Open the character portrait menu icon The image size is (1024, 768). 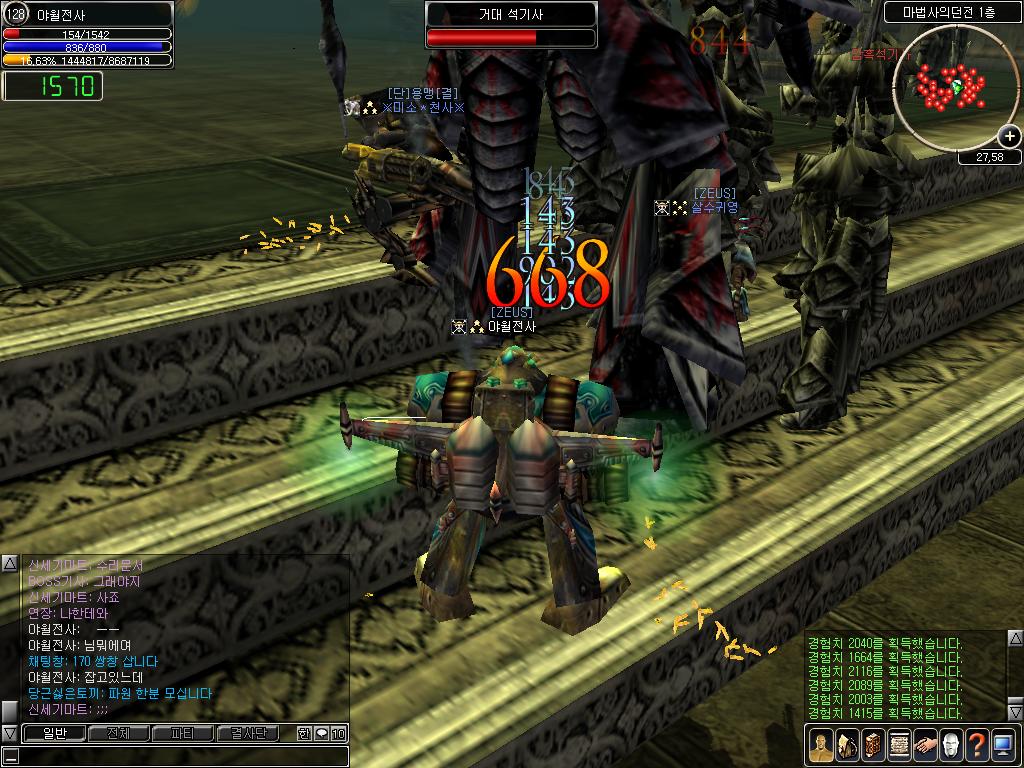pos(820,745)
